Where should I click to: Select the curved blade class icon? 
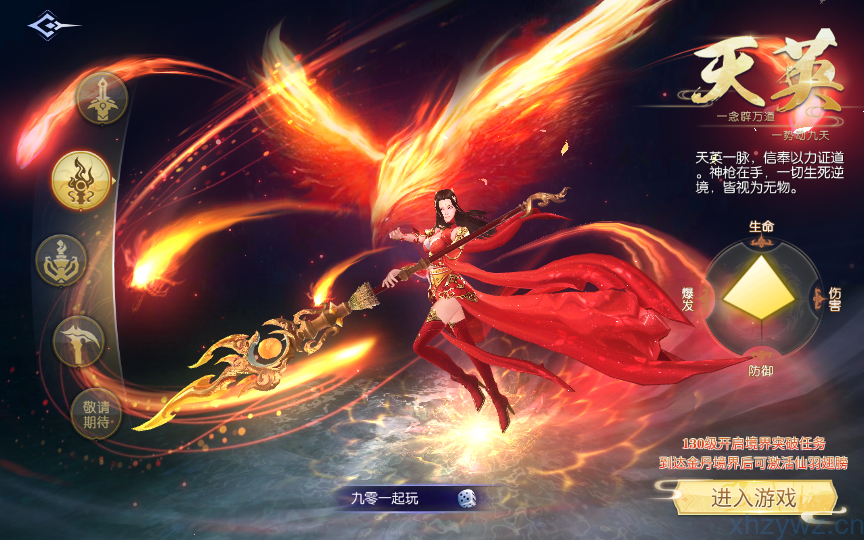78,341
